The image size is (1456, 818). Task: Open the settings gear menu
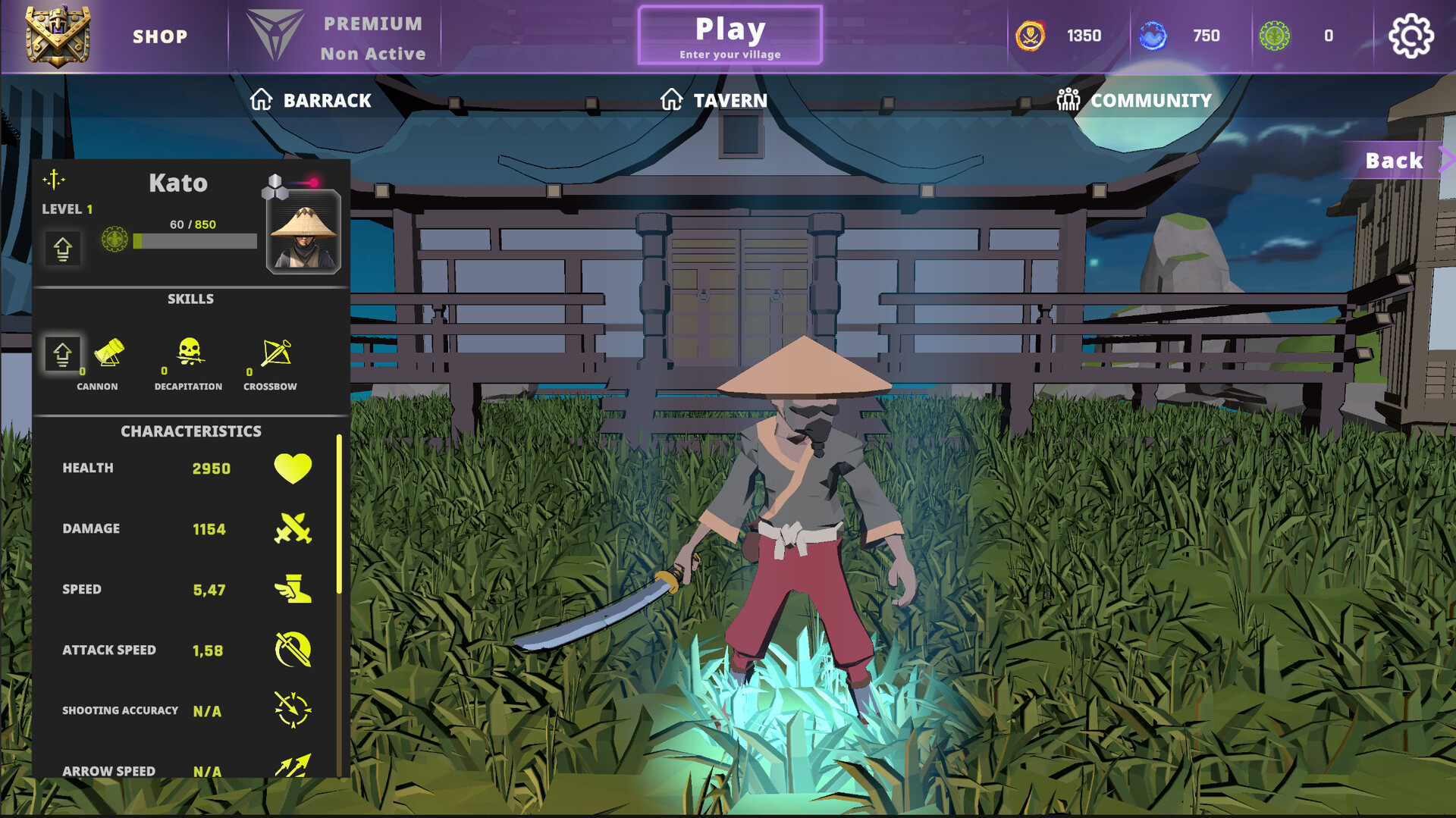(x=1410, y=35)
